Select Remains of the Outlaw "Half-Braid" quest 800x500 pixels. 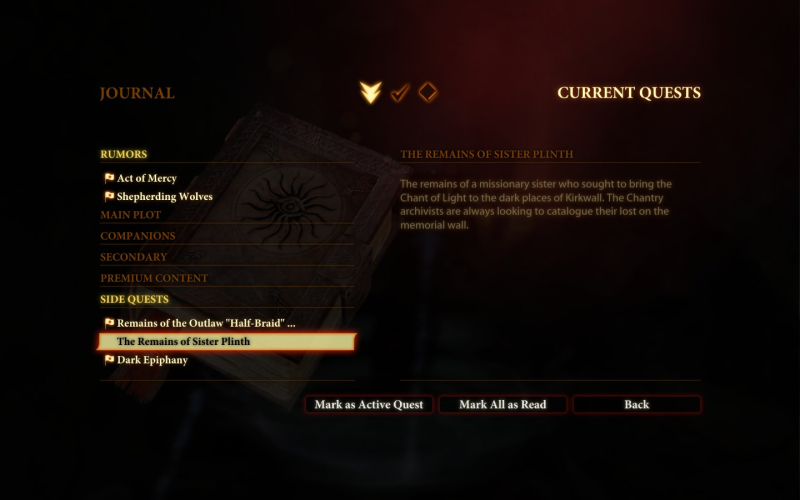click(205, 323)
